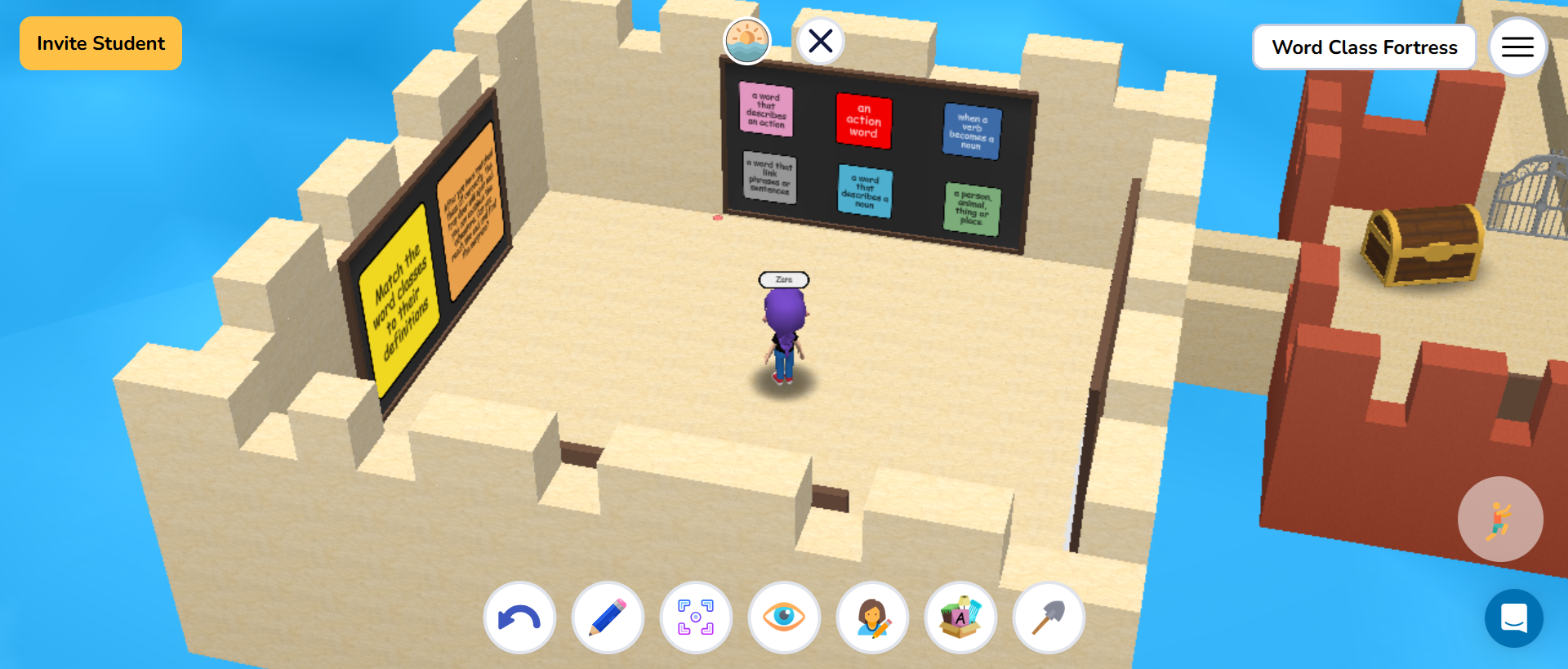Select the pencil editing tool
Image resolution: width=1568 pixels, height=669 pixels.
pyautogui.click(x=608, y=618)
